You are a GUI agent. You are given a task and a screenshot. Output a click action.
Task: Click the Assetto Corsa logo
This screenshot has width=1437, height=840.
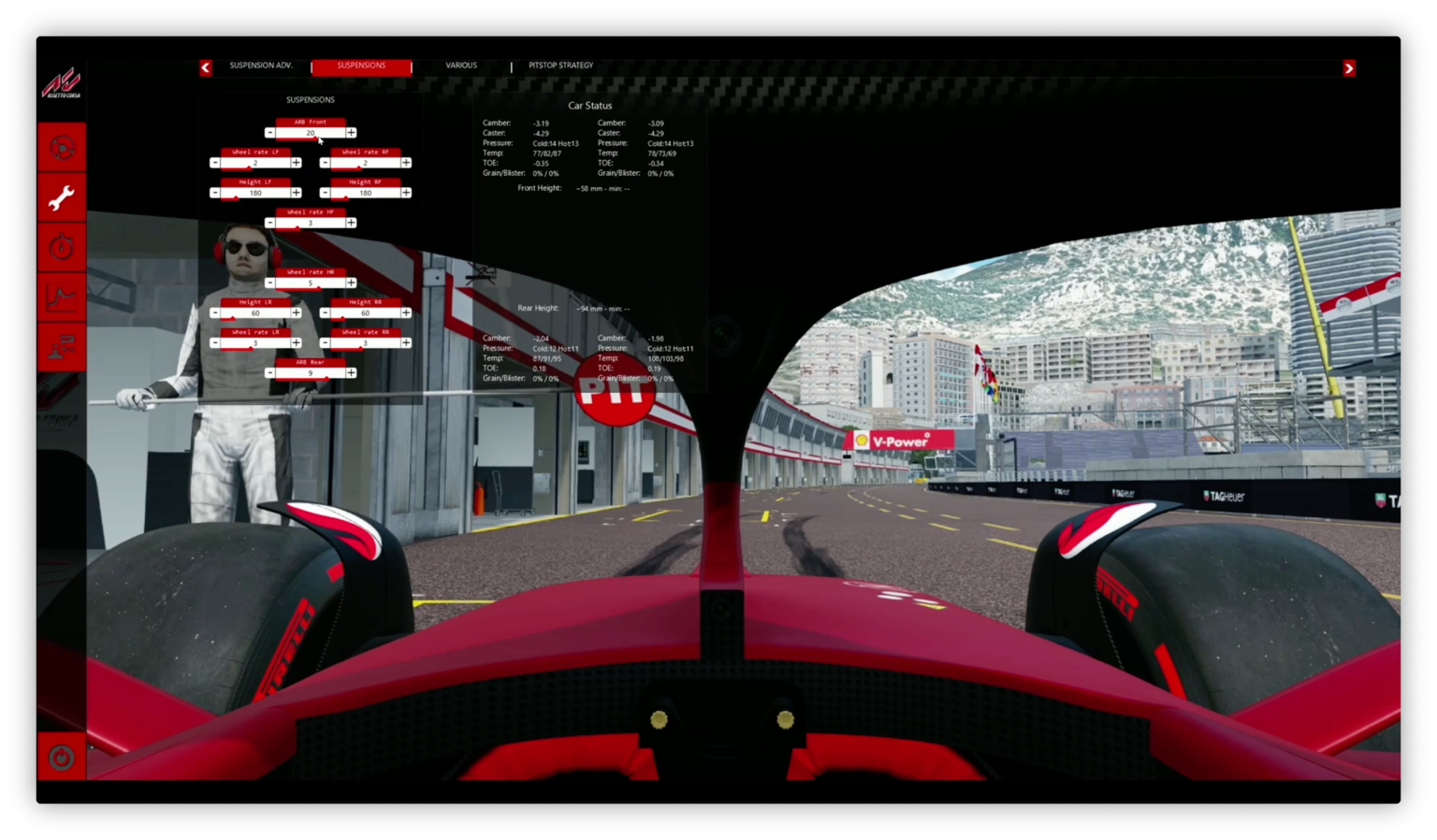coord(60,84)
